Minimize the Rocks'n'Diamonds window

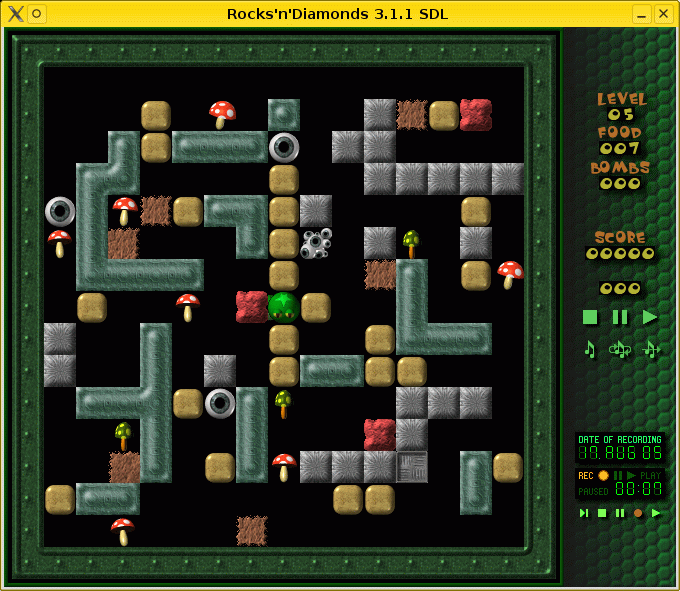(641, 14)
